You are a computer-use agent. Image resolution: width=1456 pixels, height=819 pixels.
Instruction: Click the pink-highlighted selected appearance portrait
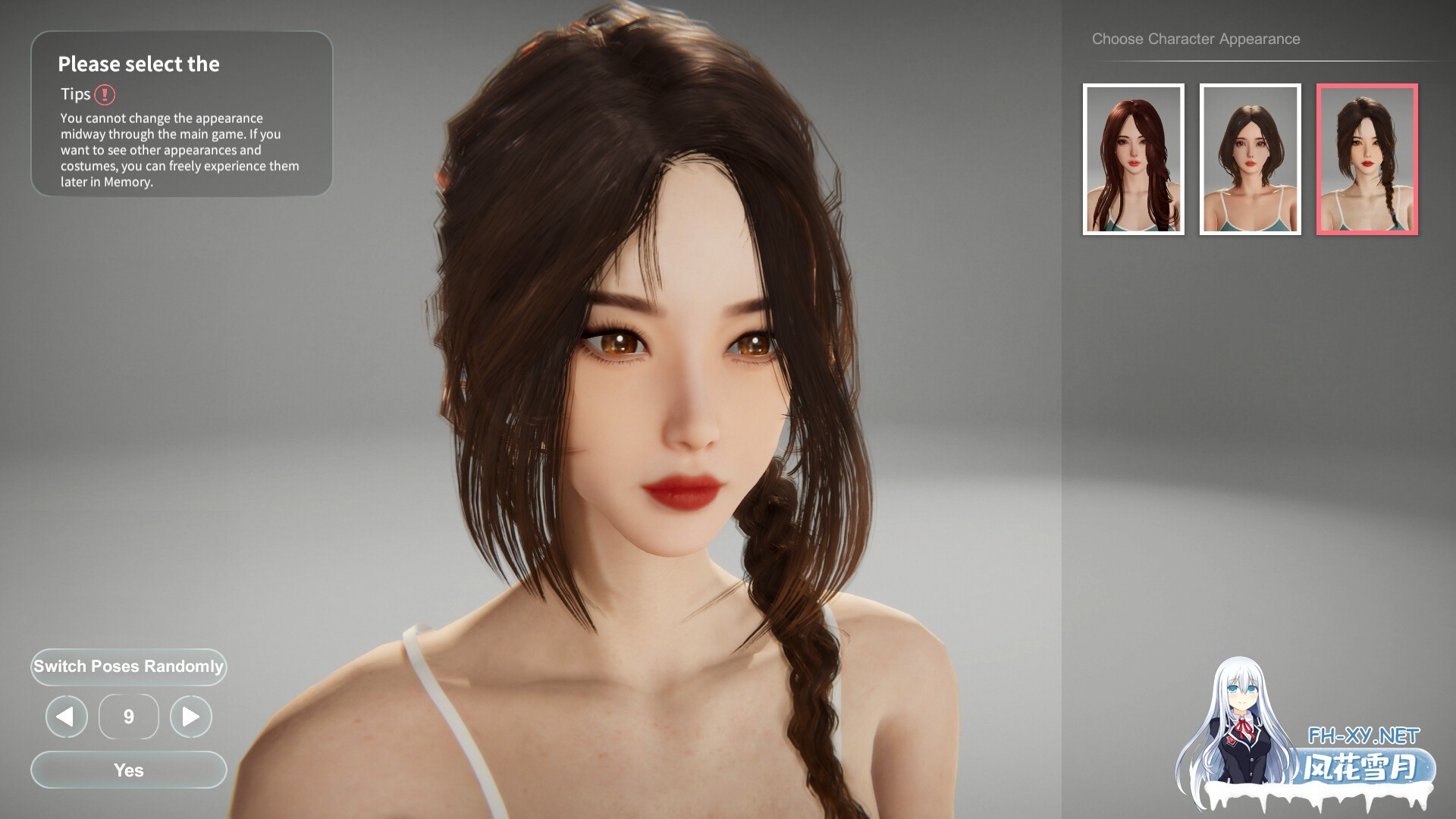[1365, 159]
